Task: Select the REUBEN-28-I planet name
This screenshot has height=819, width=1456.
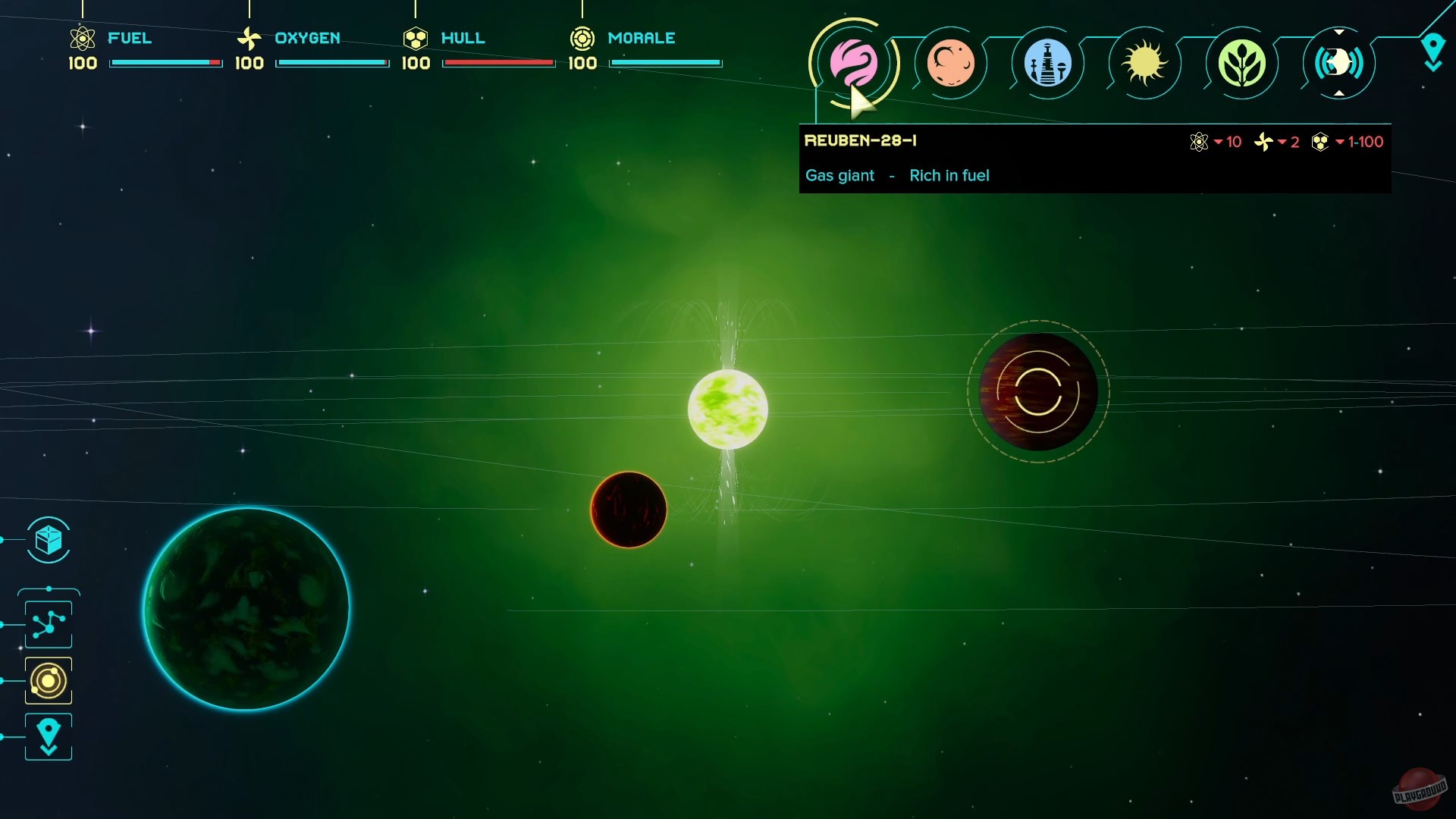Action: tap(861, 140)
